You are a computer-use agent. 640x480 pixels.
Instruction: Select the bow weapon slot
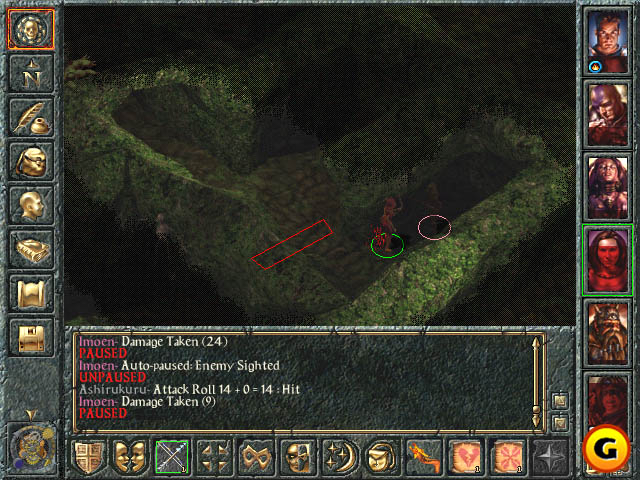tap(173, 457)
